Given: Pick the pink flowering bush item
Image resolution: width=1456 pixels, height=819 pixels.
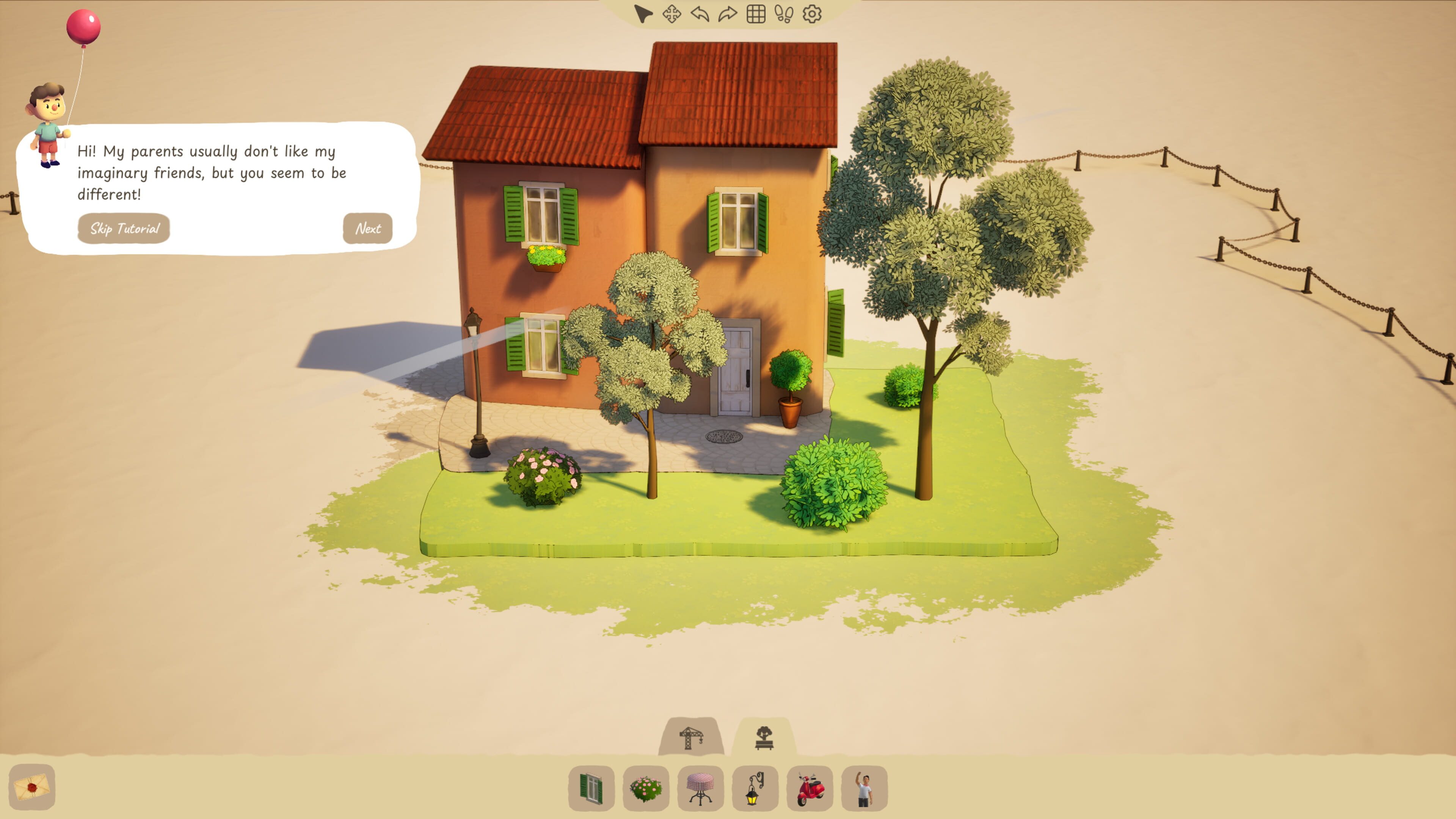Looking at the screenshot, I should pos(646,788).
